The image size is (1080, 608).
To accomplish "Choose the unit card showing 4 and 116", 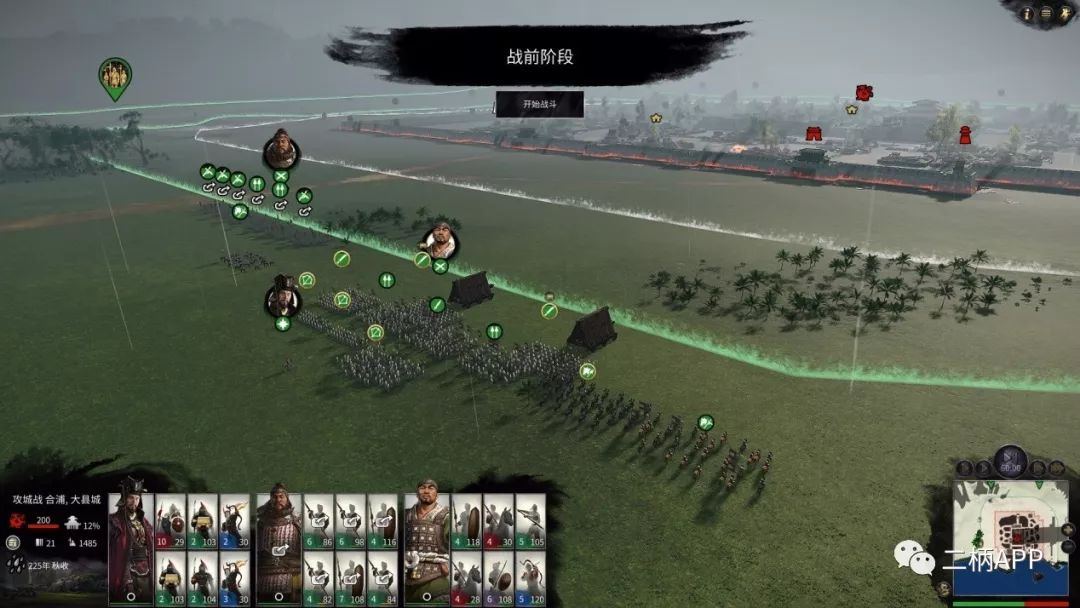I will click(382, 521).
